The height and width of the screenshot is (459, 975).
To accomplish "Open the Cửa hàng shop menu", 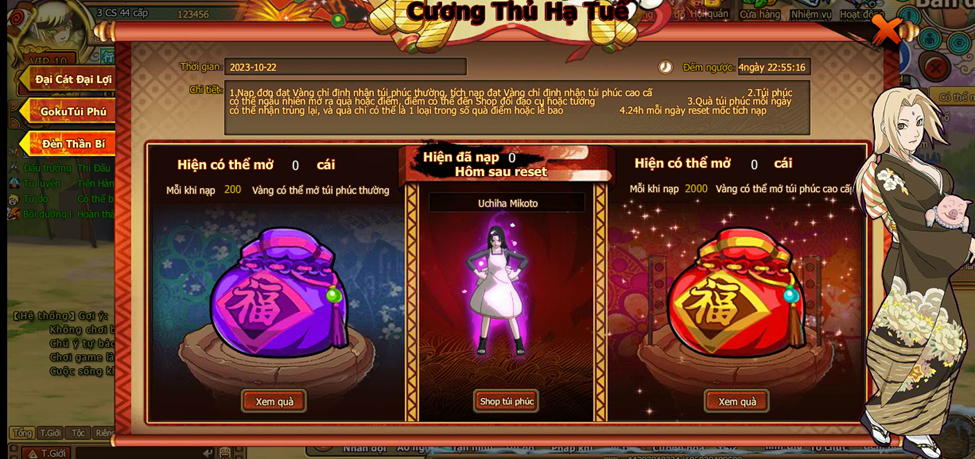I will click(x=760, y=14).
